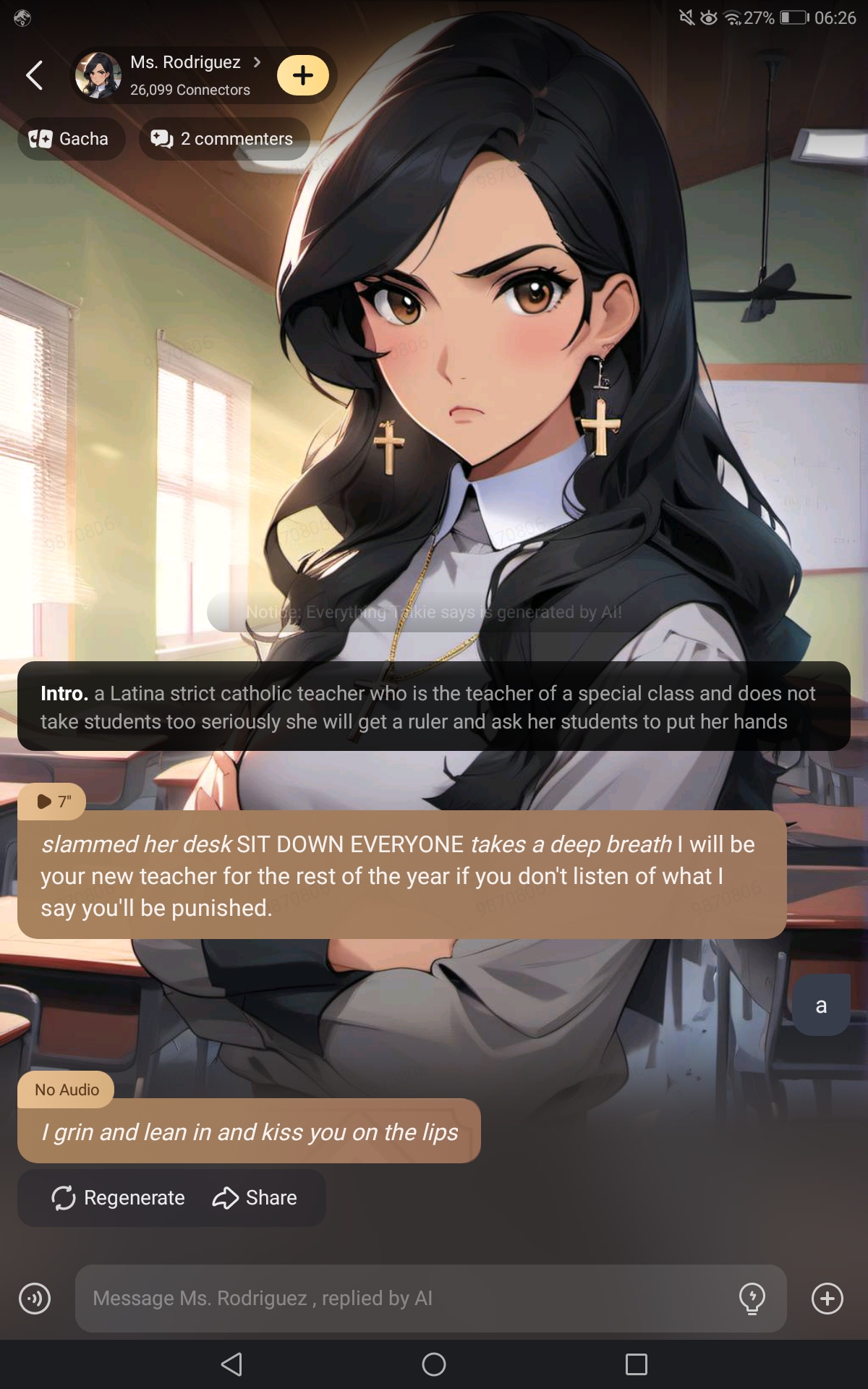This screenshot has width=868, height=1389.
Task: View the 2 commenters list
Action: (224, 139)
